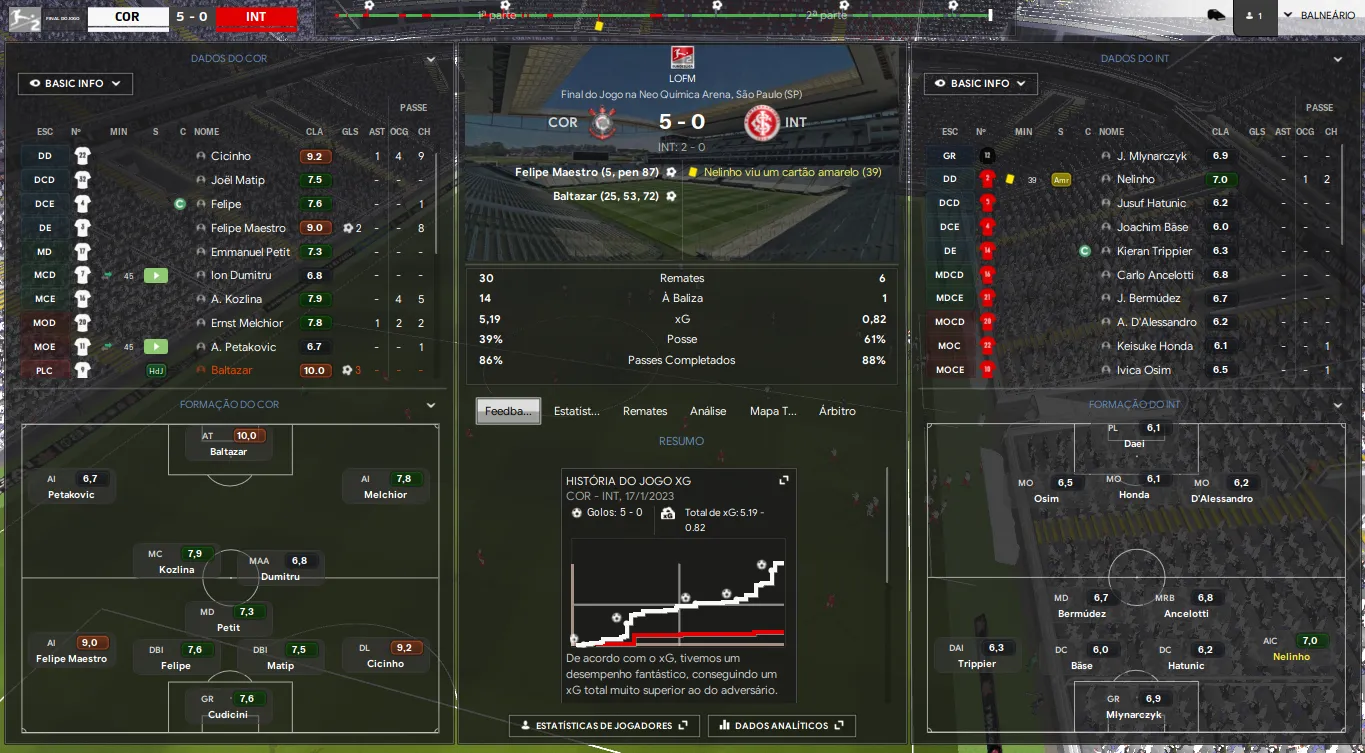Switch to the Análise tab
This screenshot has height=753, width=1365.
click(x=708, y=411)
